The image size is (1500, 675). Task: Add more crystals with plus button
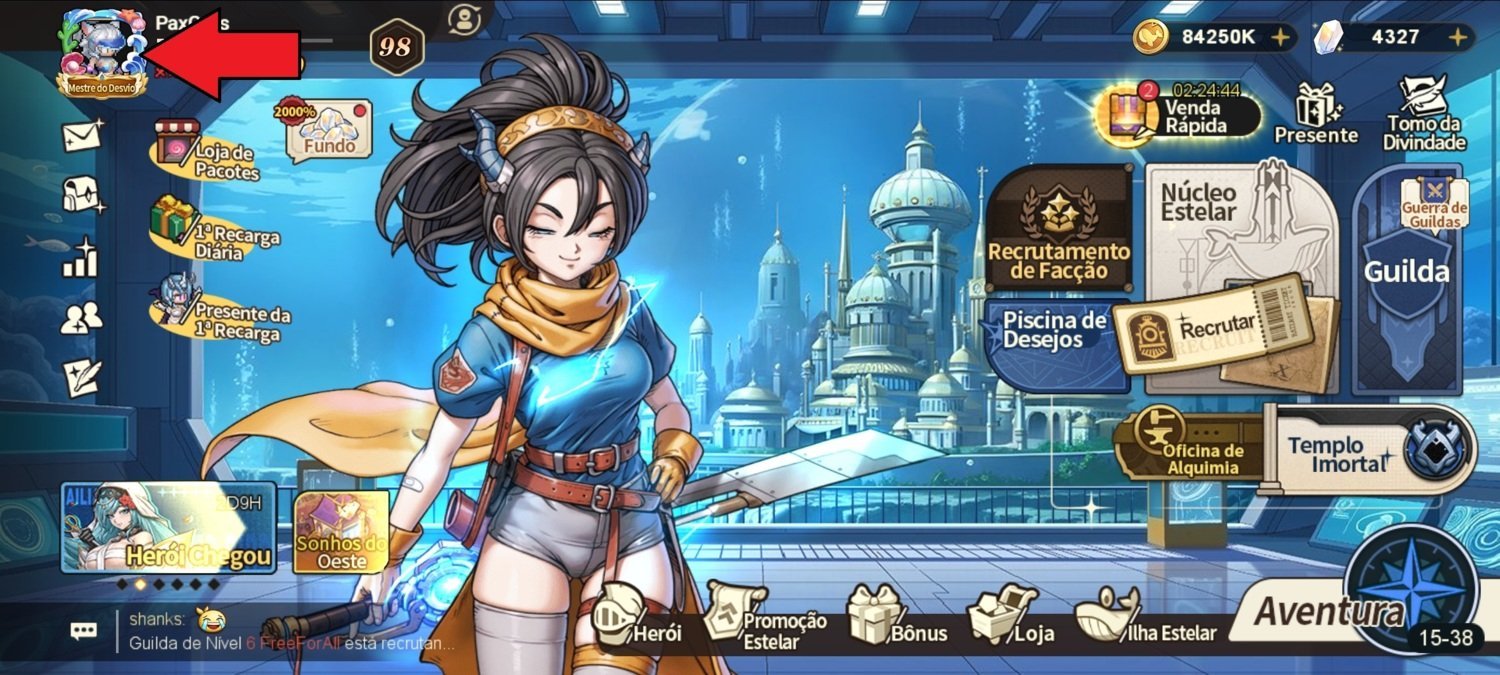coord(1459,38)
